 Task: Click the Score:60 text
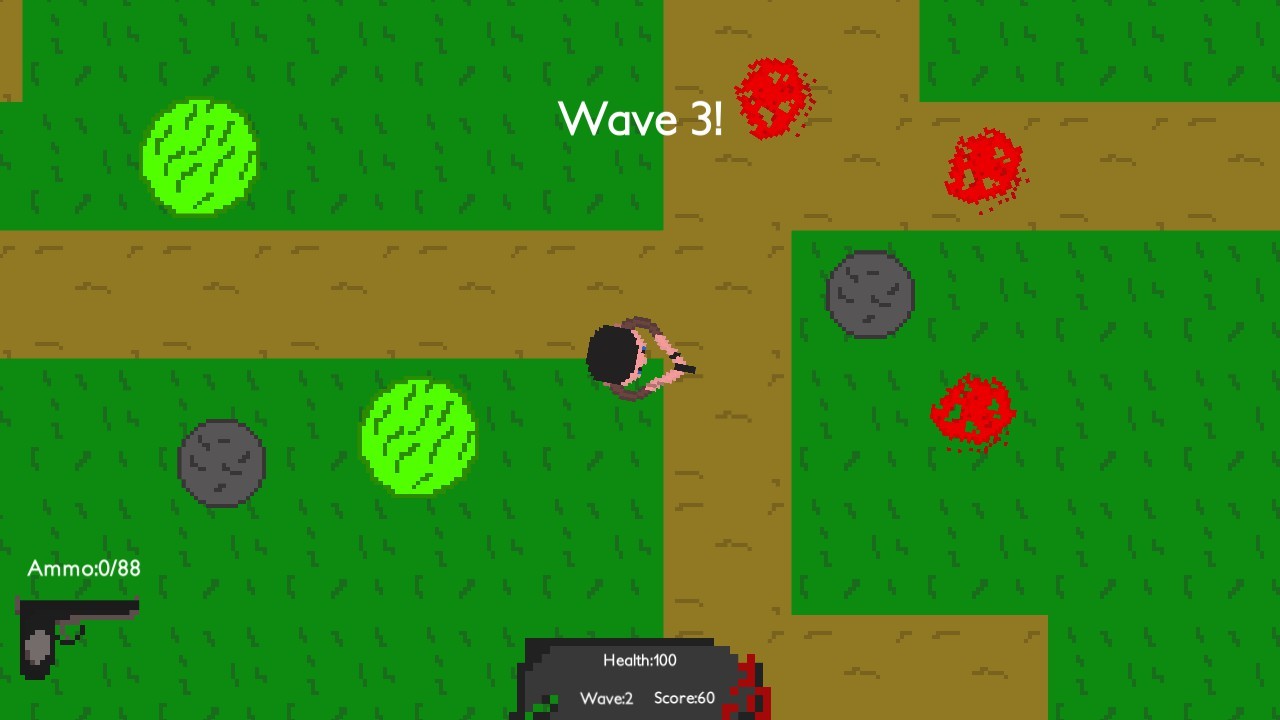coord(685,699)
